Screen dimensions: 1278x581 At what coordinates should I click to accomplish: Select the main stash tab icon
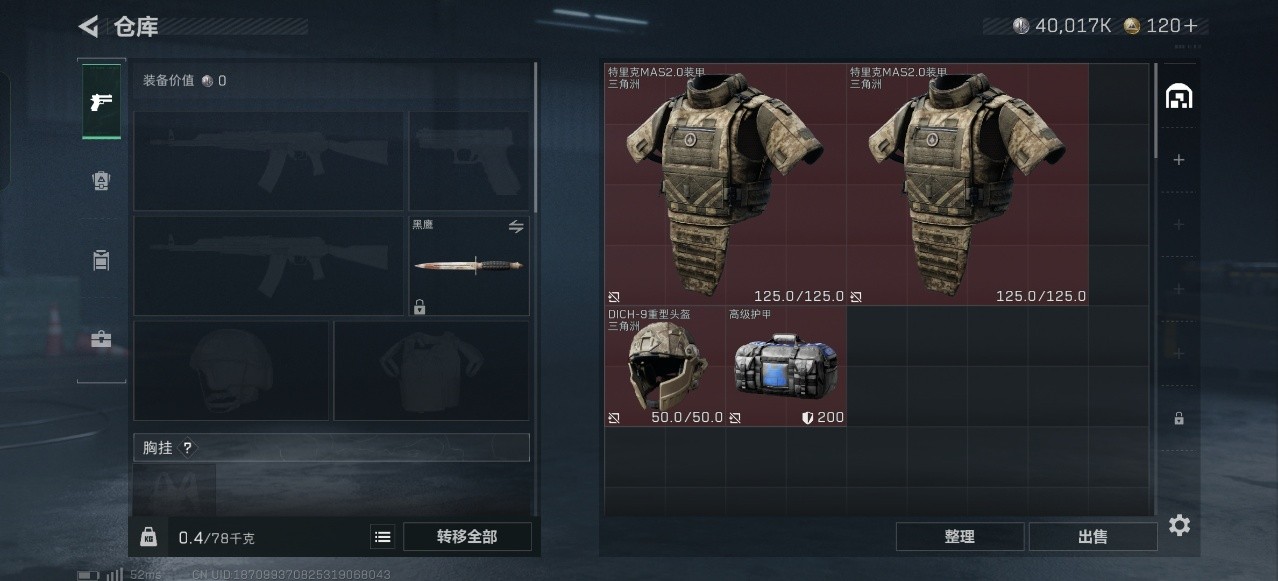point(1179,97)
